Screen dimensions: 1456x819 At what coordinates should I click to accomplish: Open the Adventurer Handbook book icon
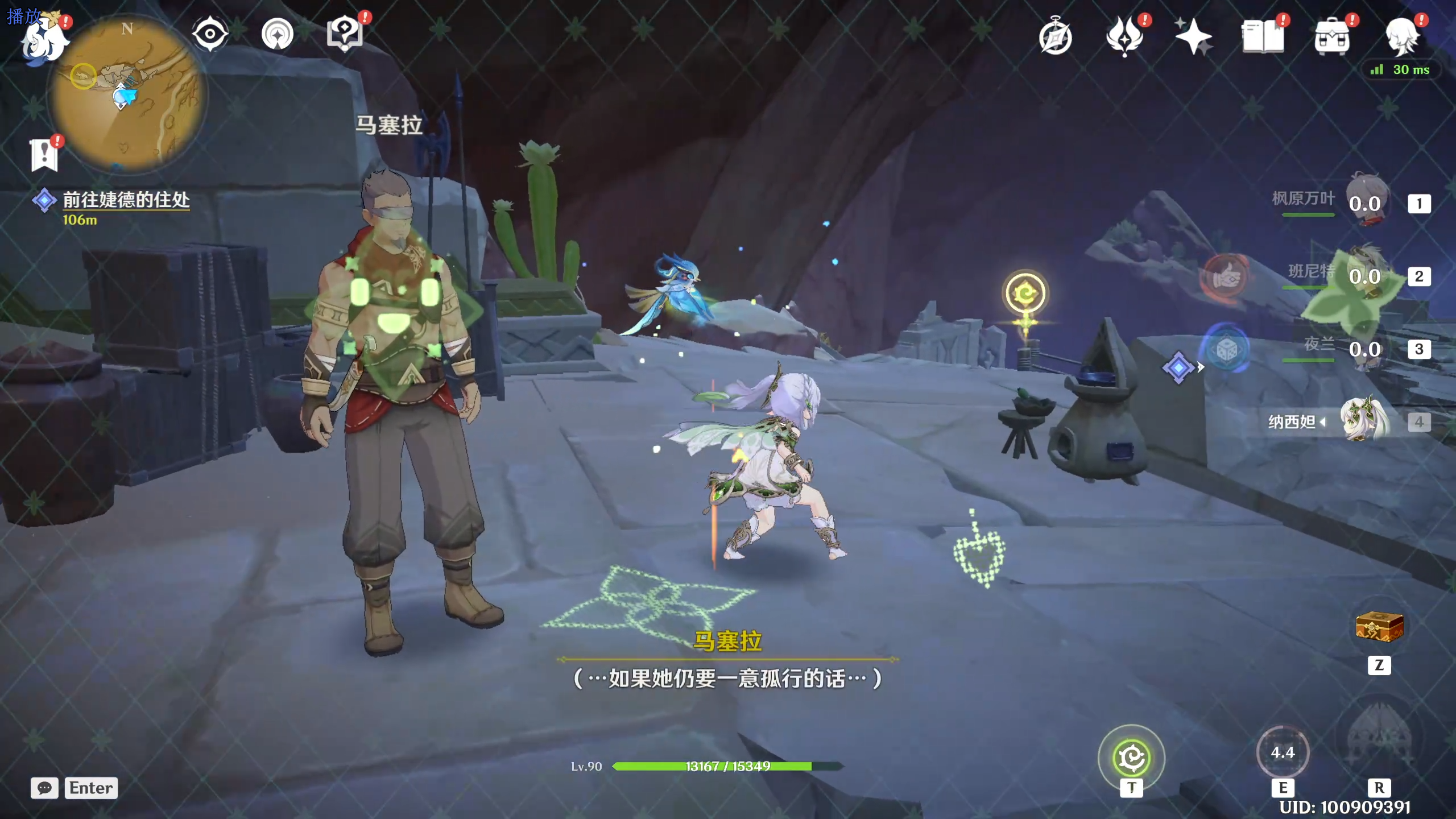click(x=1262, y=38)
